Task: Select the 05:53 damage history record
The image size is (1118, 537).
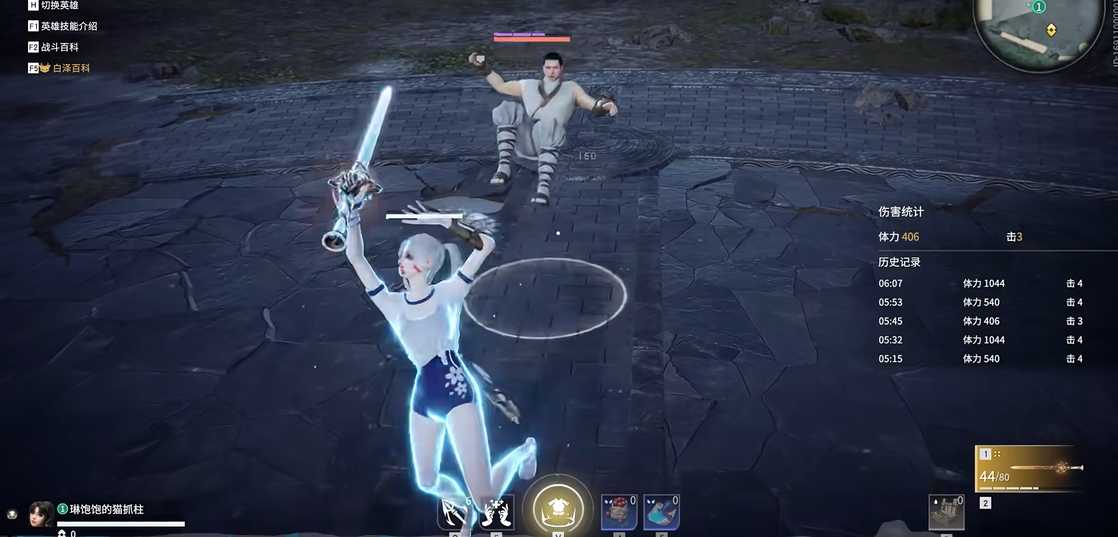Action: pos(980,302)
